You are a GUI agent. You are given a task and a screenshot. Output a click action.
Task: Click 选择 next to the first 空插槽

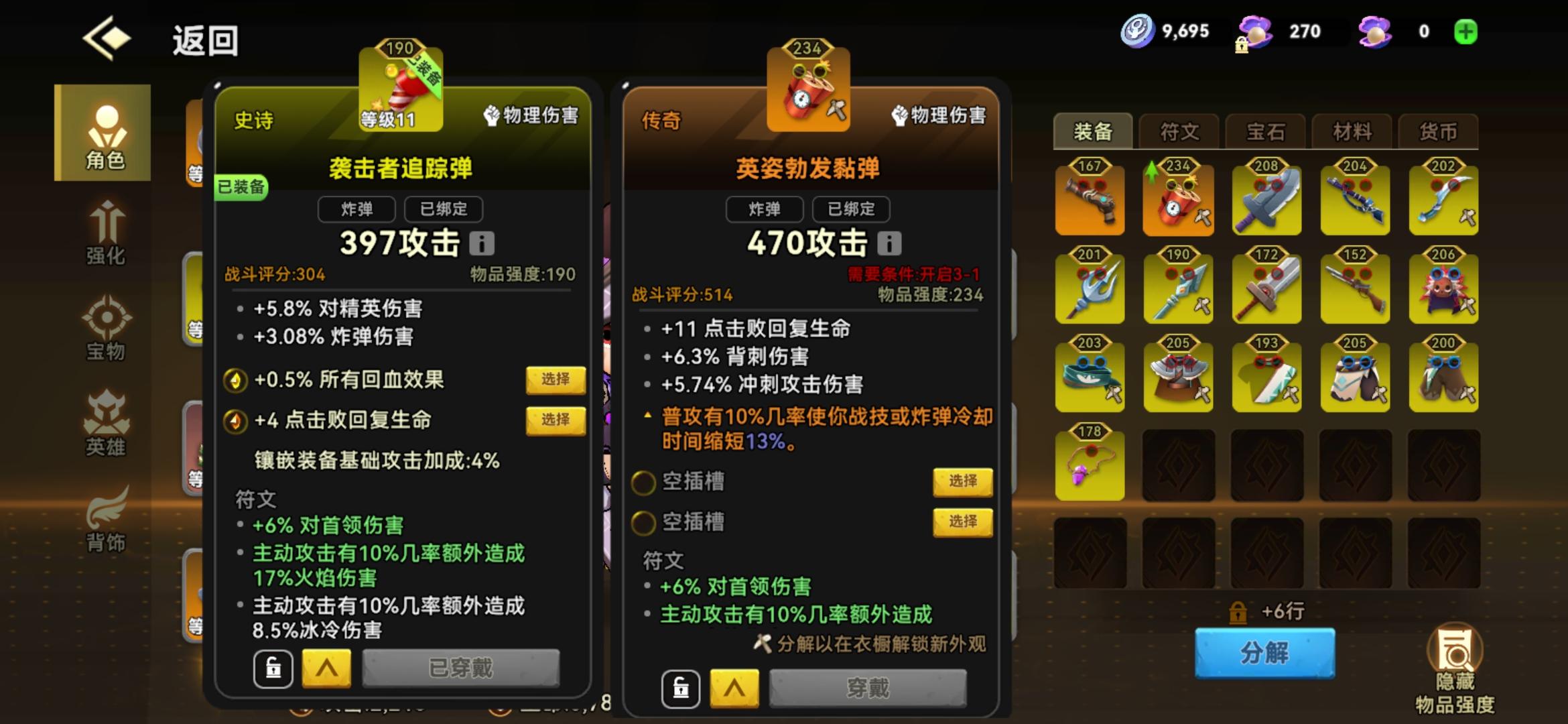tap(963, 481)
